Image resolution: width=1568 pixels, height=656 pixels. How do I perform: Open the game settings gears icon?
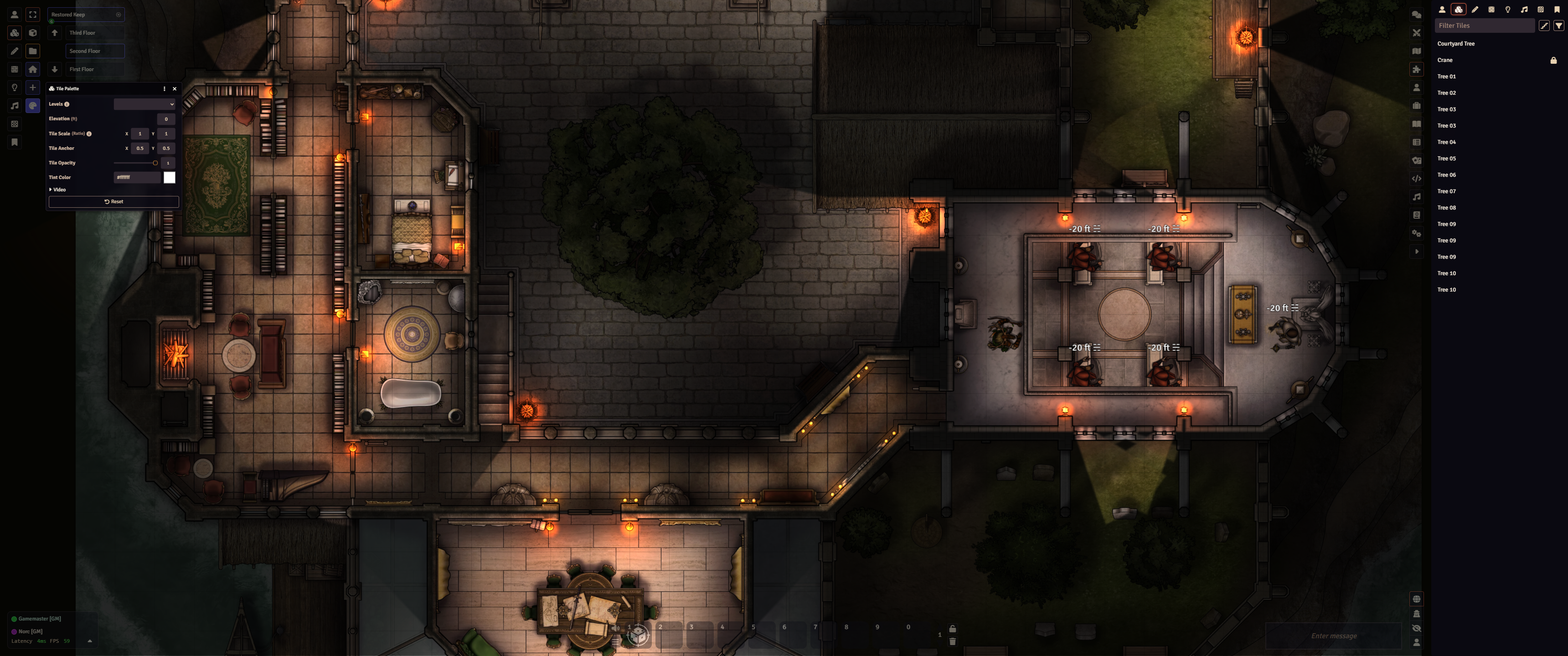pyautogui.click(x=1417, y=234)
